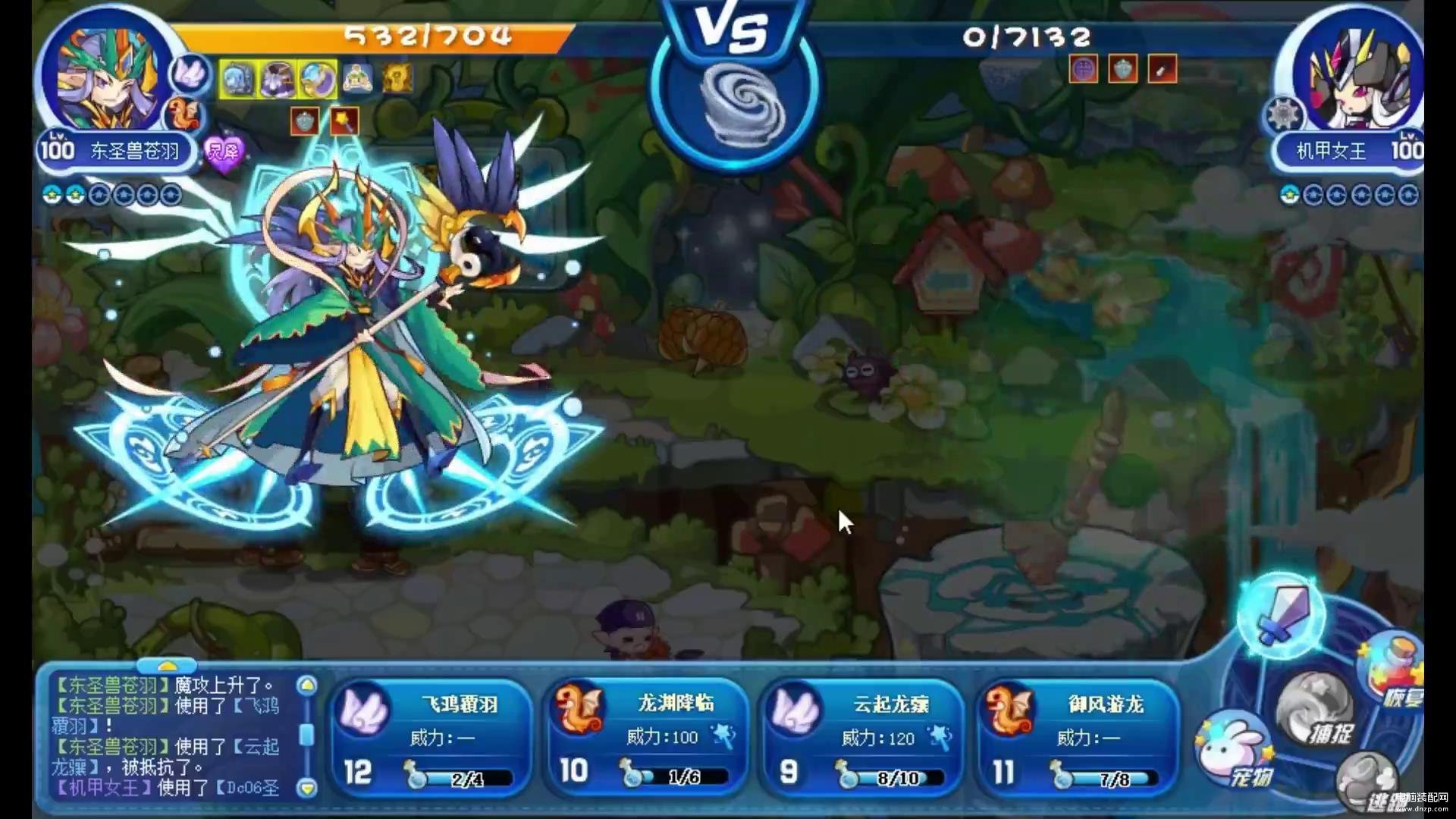
Task: Inspect the player's magic wand buff icon
Action: click(344, 121)
